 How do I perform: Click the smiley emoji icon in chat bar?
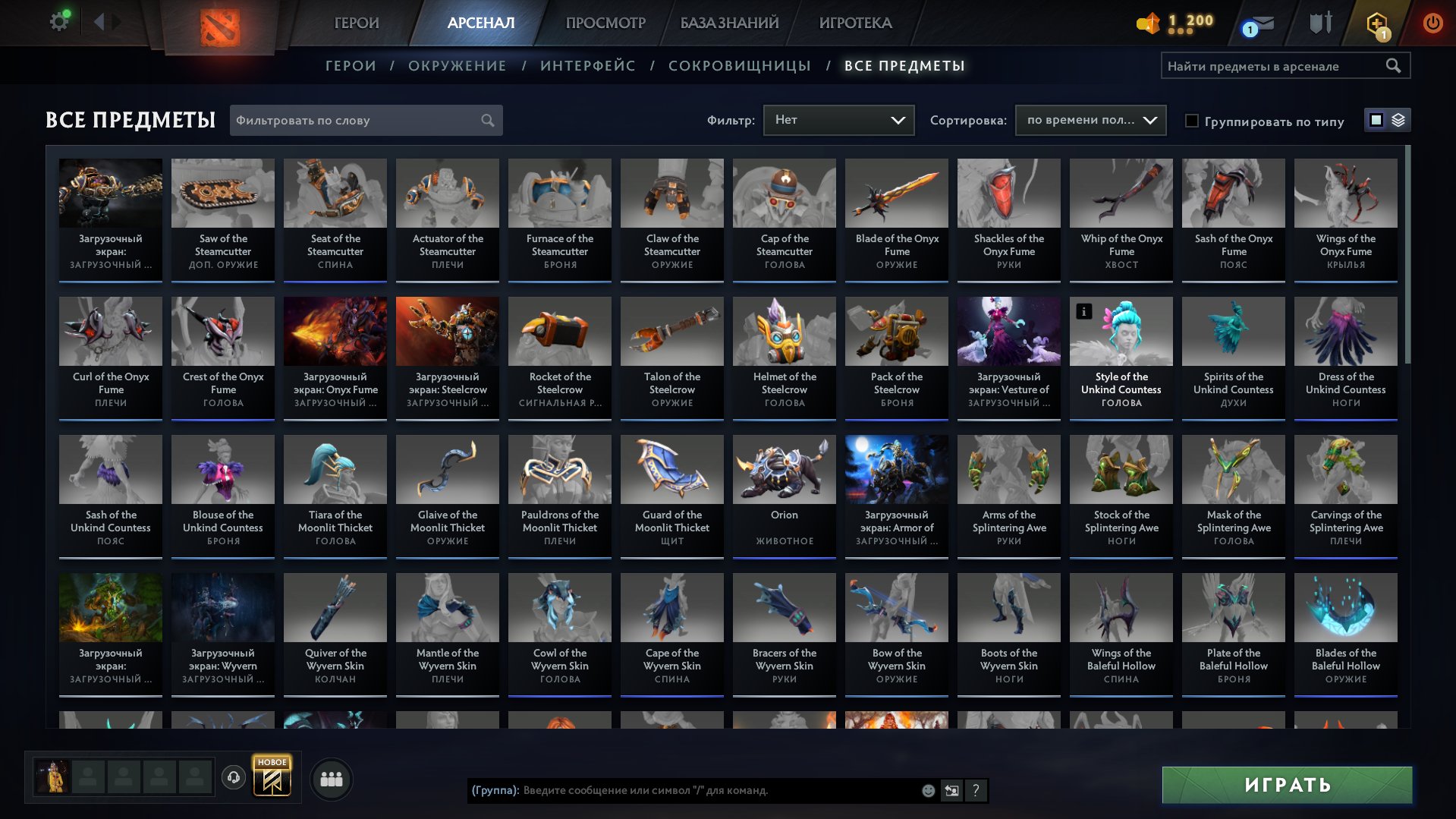coord(927,791)
